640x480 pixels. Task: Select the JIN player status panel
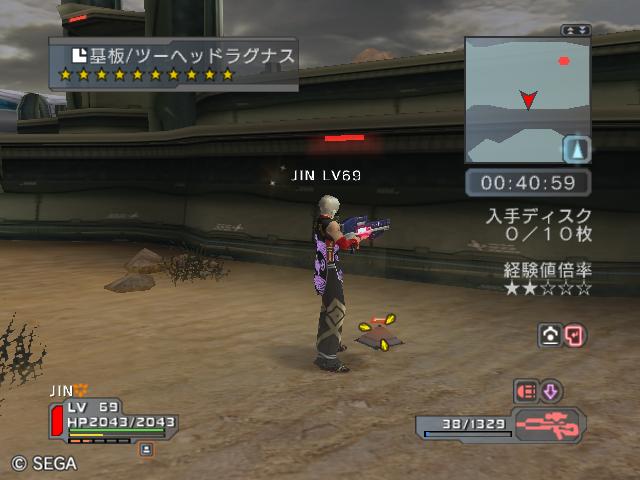click(110, 418)
